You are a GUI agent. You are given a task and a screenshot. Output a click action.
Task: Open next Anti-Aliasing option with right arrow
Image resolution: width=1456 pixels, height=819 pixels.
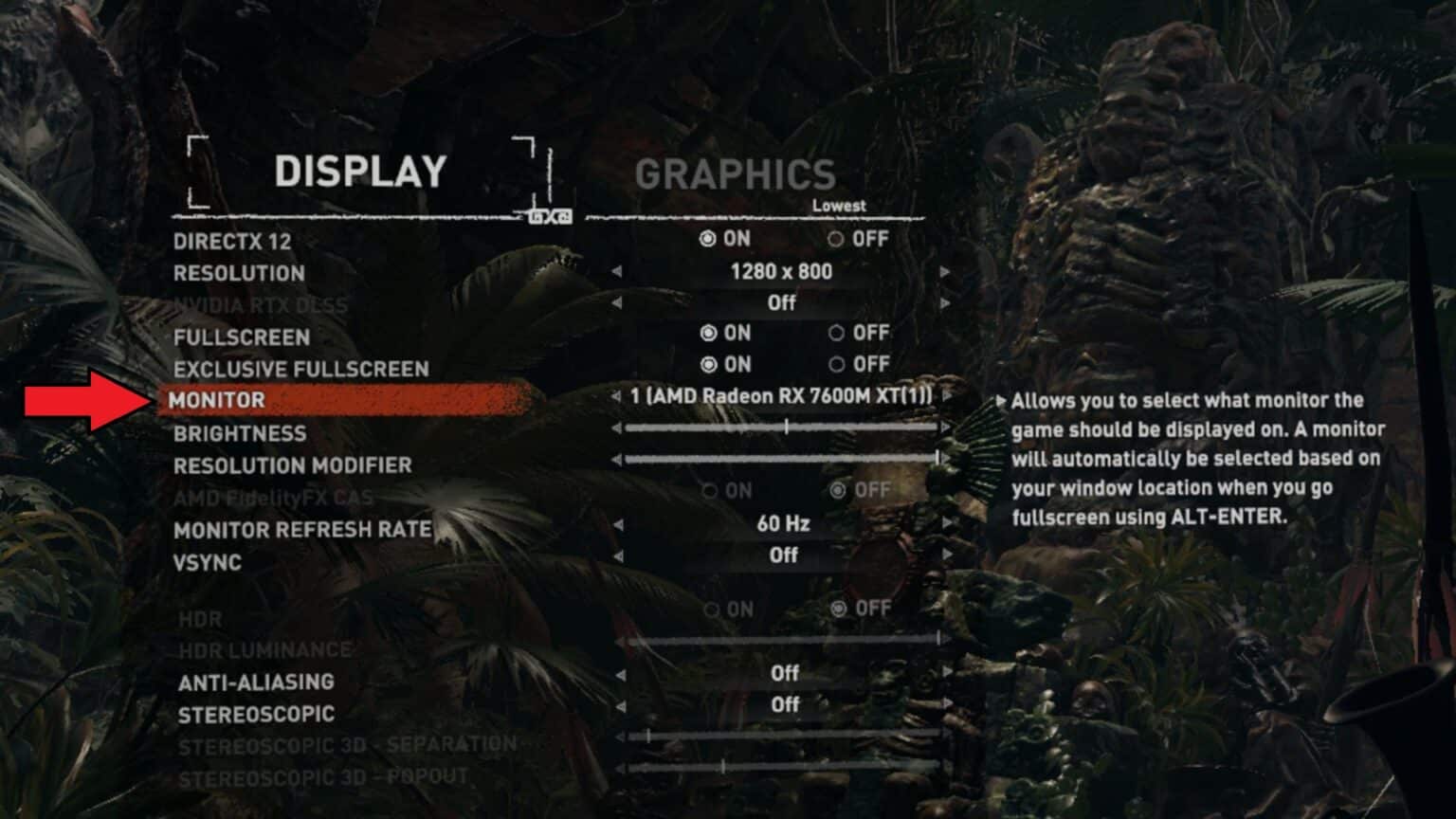coord(945,673)
